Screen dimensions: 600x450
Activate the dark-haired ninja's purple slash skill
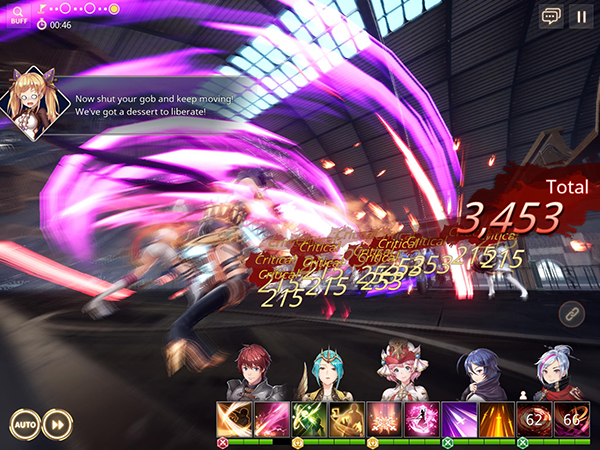tap(458, 418)
